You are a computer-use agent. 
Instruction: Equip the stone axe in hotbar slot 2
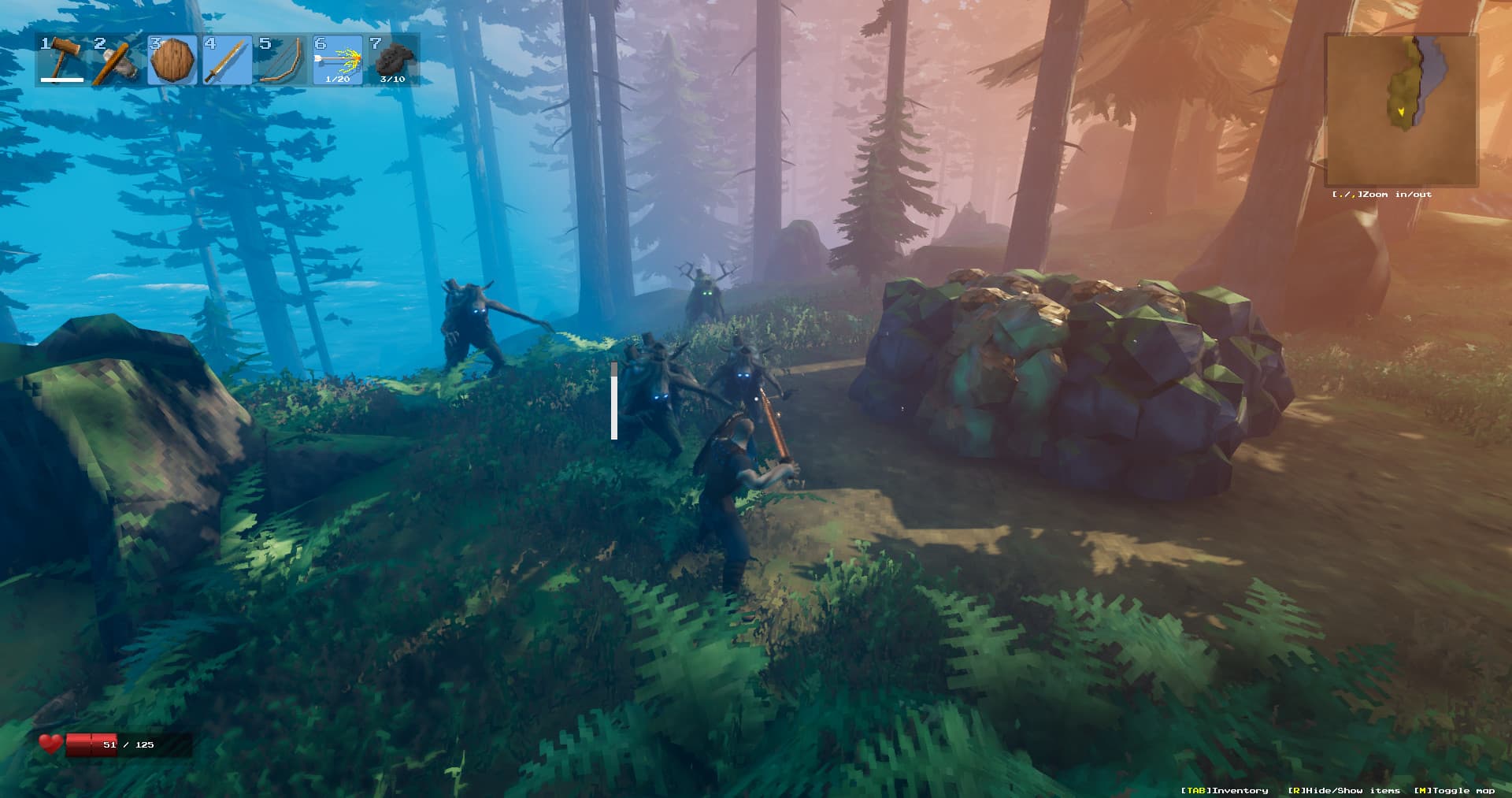click(x=118, y=61)
